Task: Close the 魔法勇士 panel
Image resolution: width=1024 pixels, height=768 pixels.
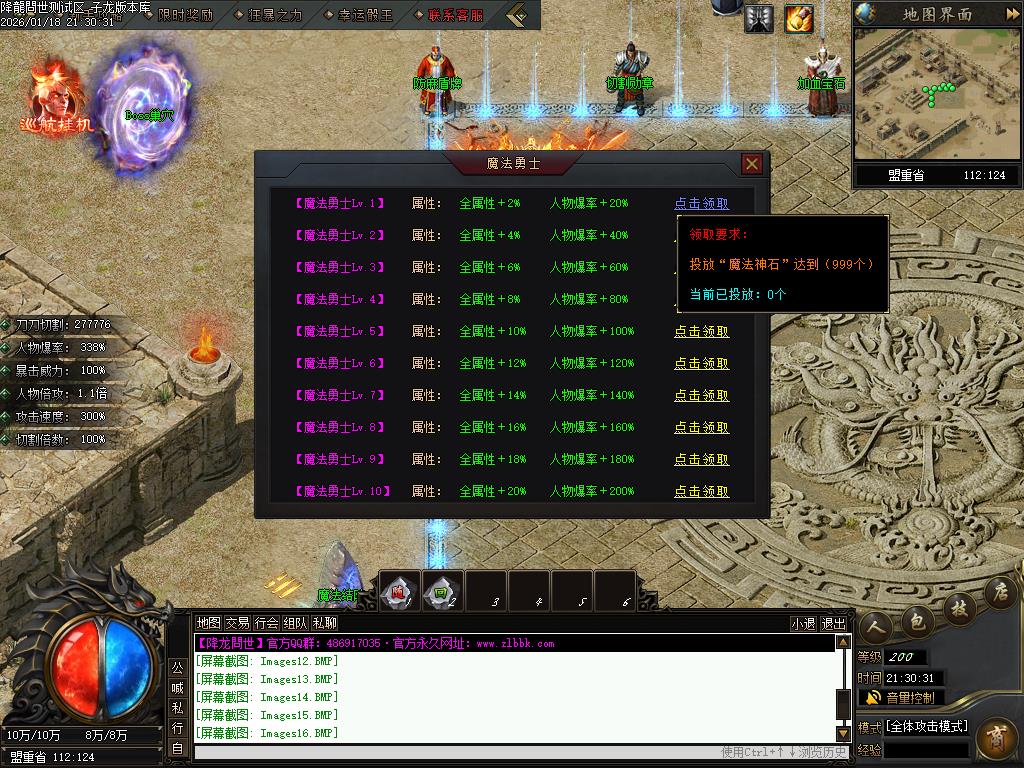Action: point(752,164)
